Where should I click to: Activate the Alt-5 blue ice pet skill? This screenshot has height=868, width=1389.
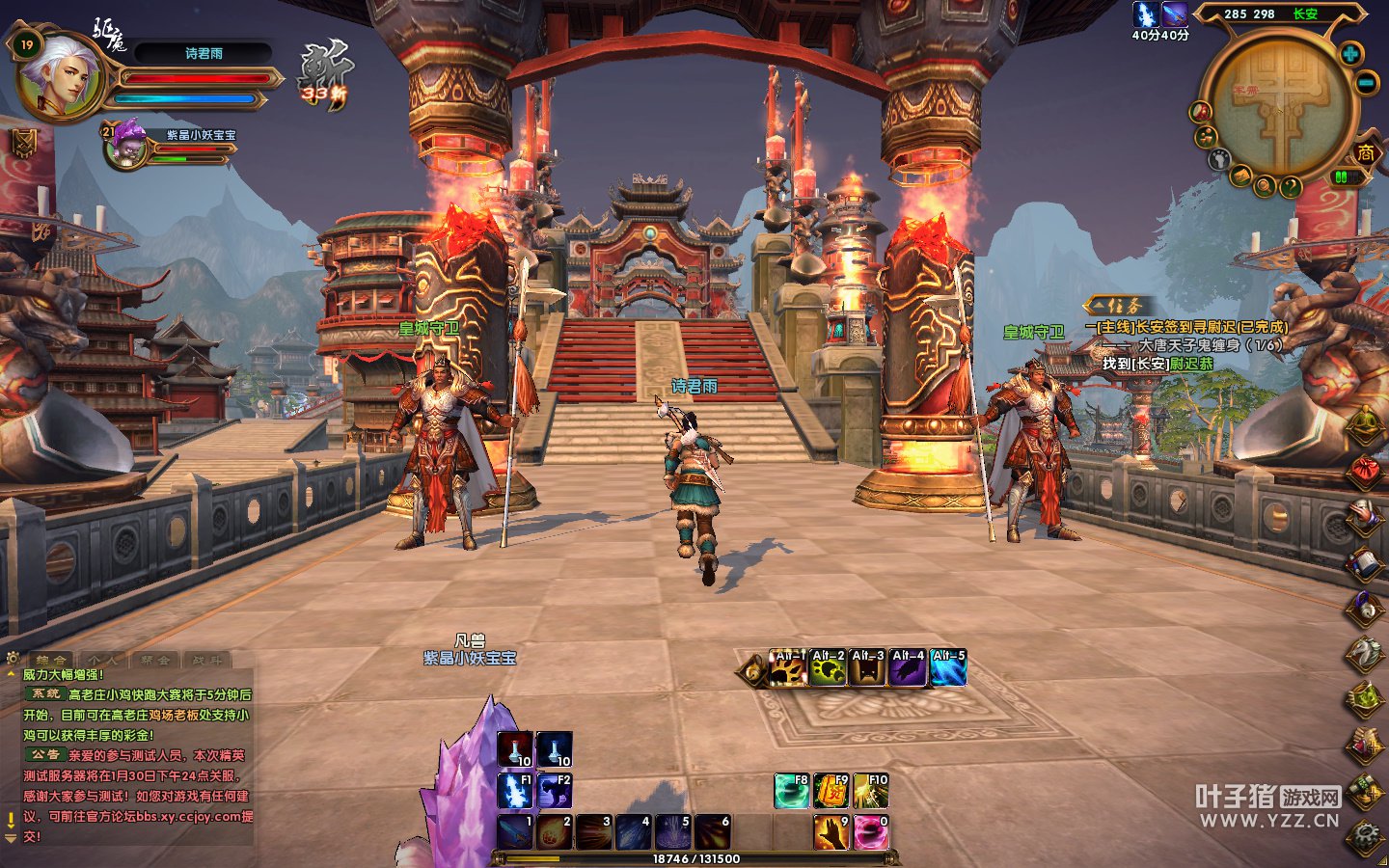tap(948, 667)
